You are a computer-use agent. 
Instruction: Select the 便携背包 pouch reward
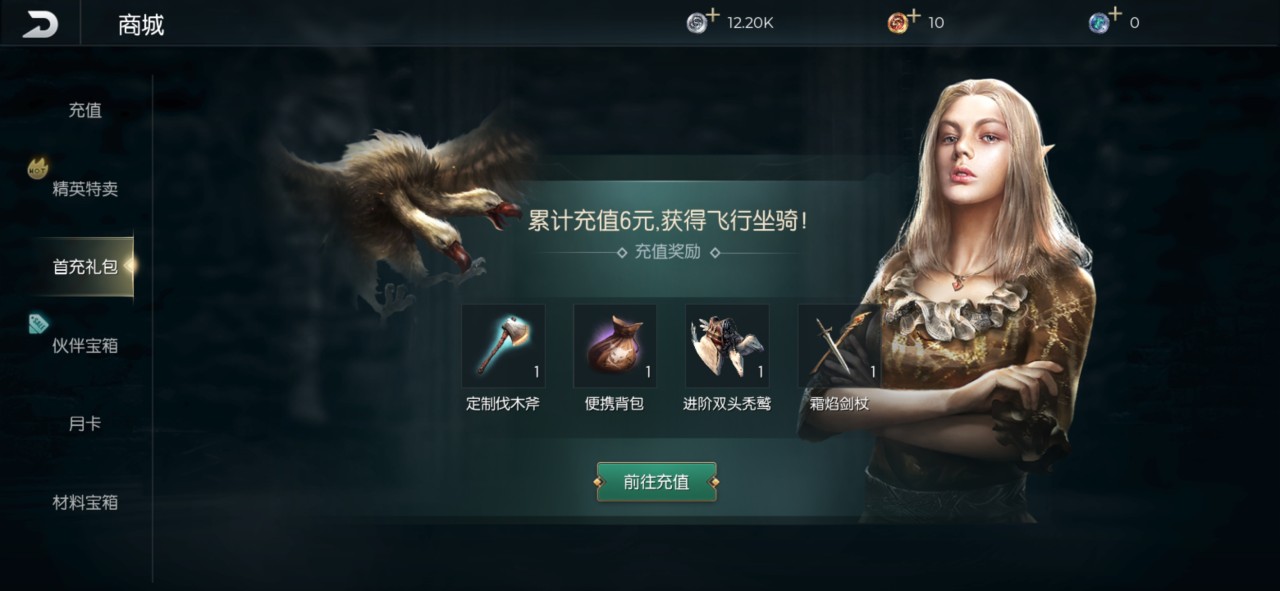[615, 346]
